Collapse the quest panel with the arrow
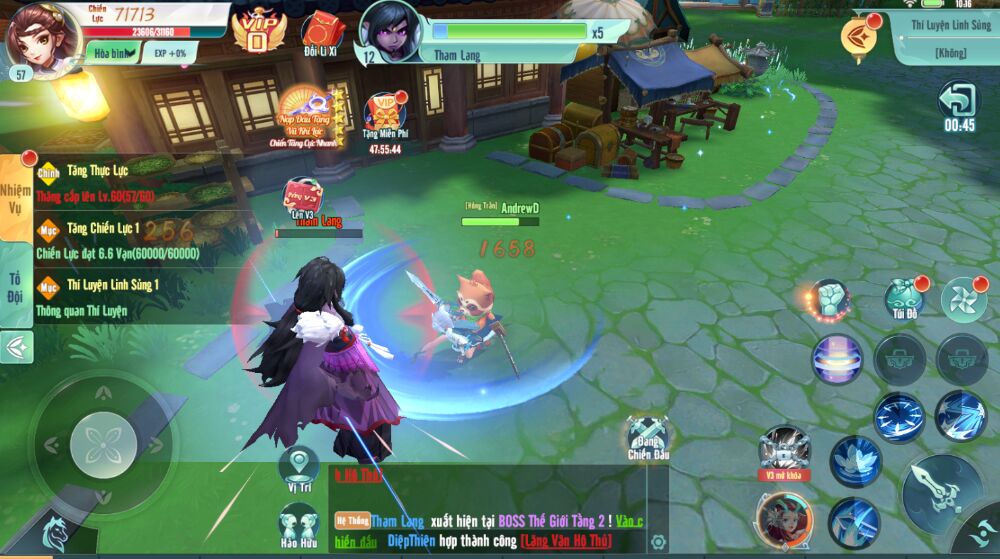This screenshot has width=1000, height=559. 16,347
